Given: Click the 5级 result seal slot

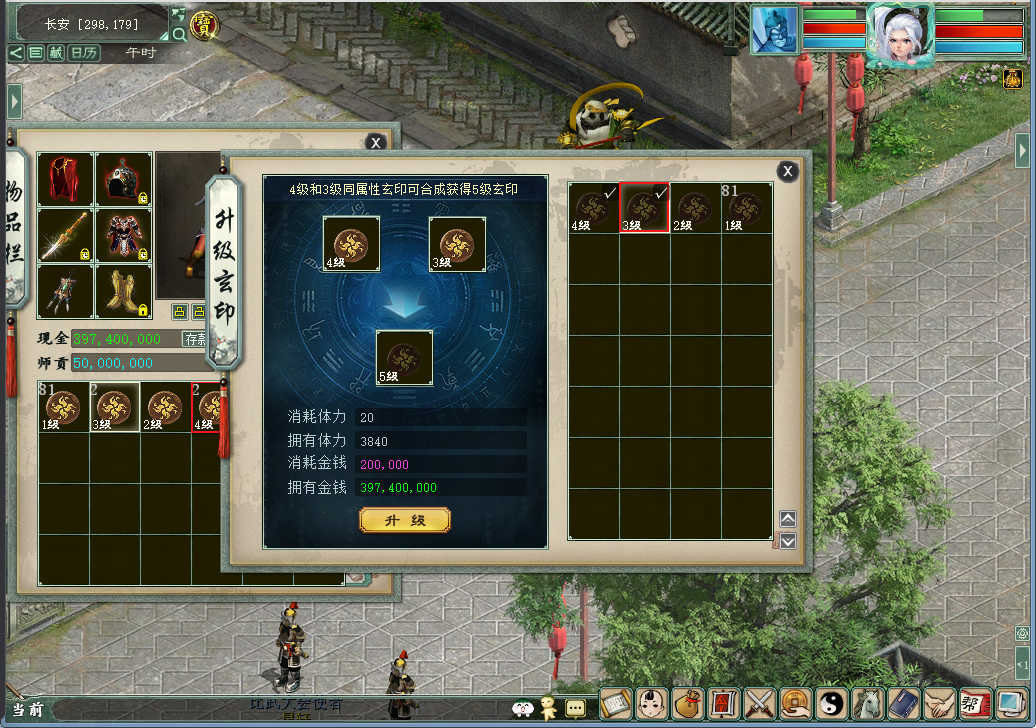Looking at the screenshot, I should (x=404, y=358).
